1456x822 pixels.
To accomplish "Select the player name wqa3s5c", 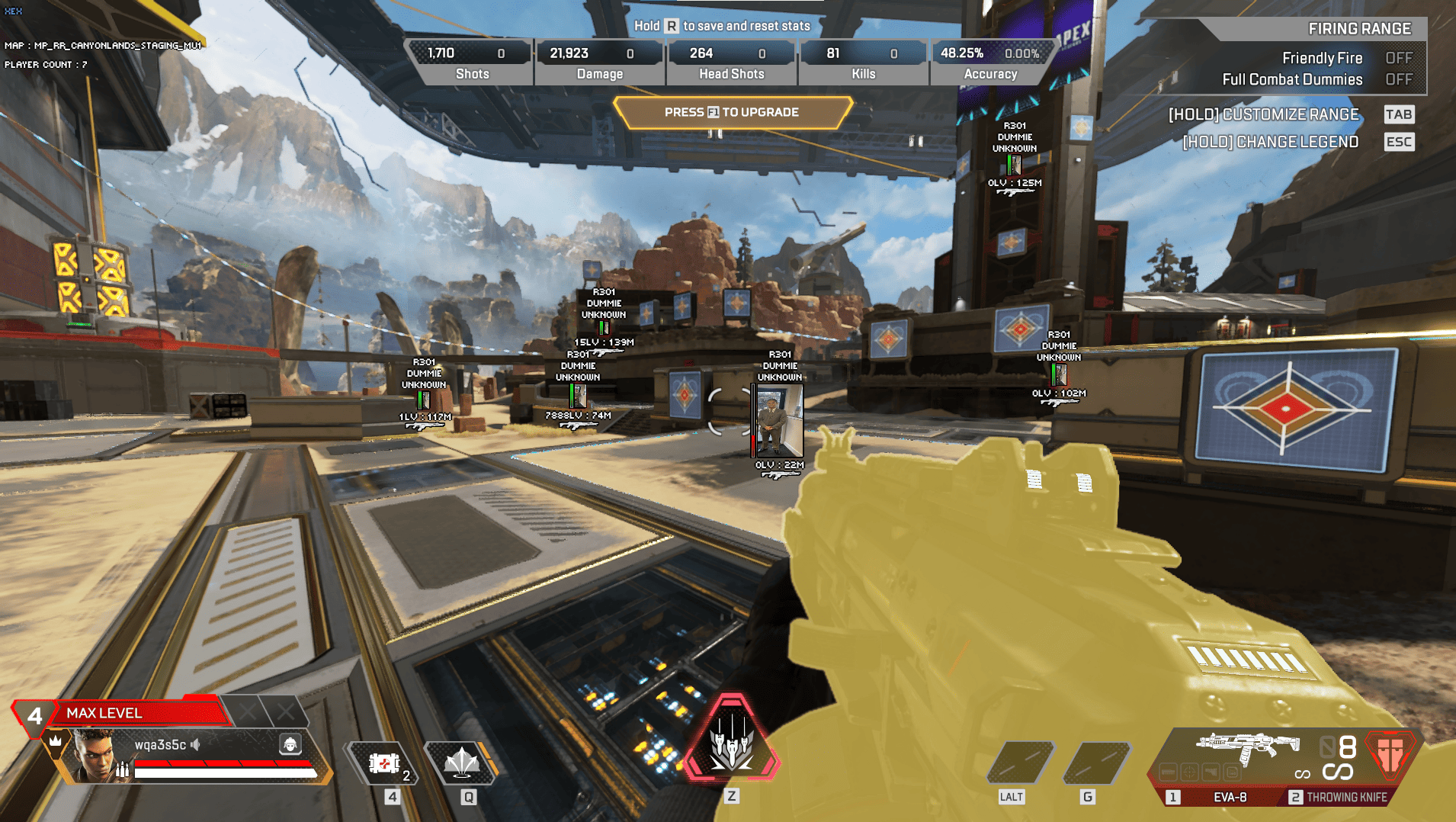I will 160,744.
